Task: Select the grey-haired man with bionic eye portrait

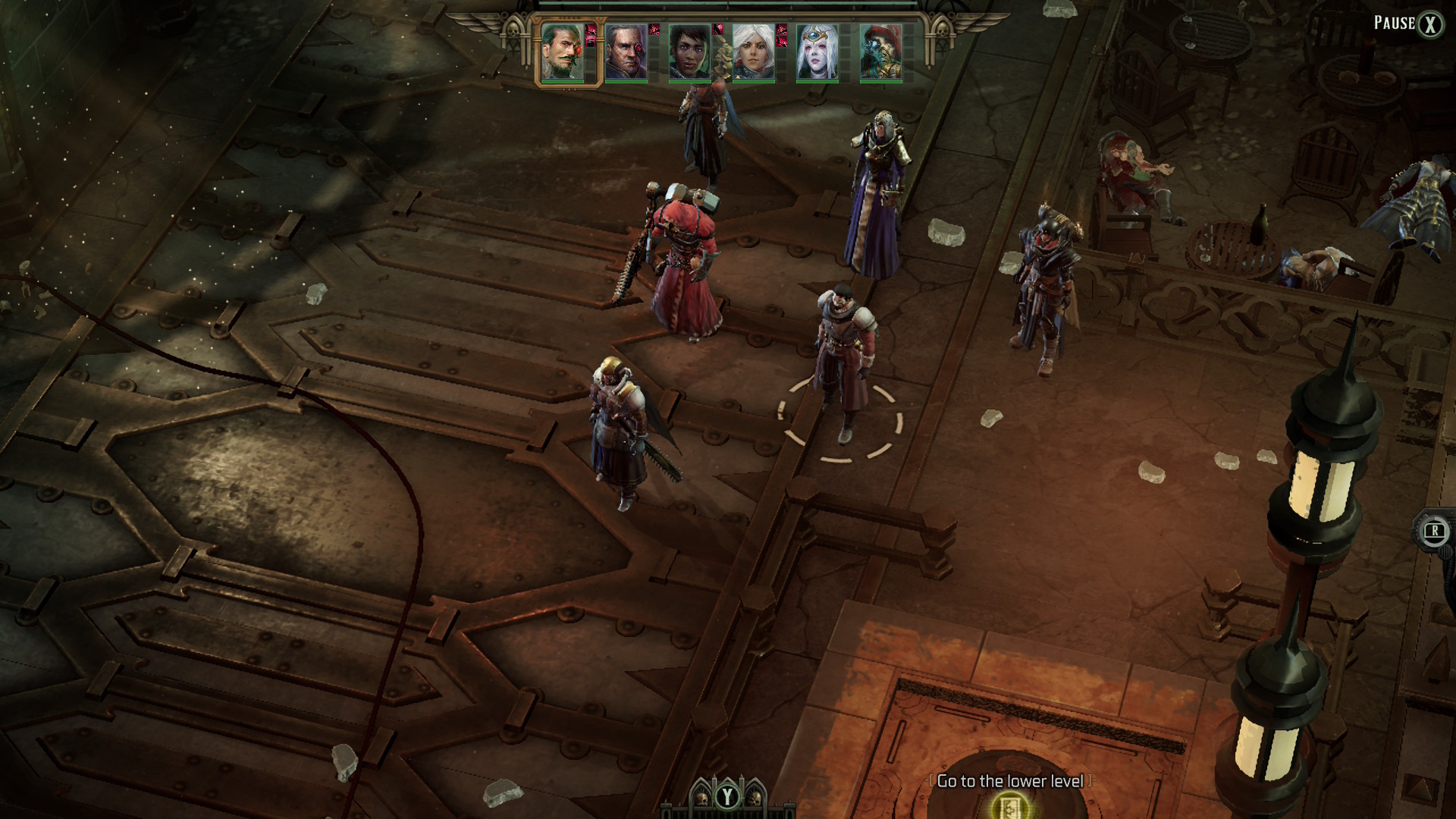Action: pos(626,52)
